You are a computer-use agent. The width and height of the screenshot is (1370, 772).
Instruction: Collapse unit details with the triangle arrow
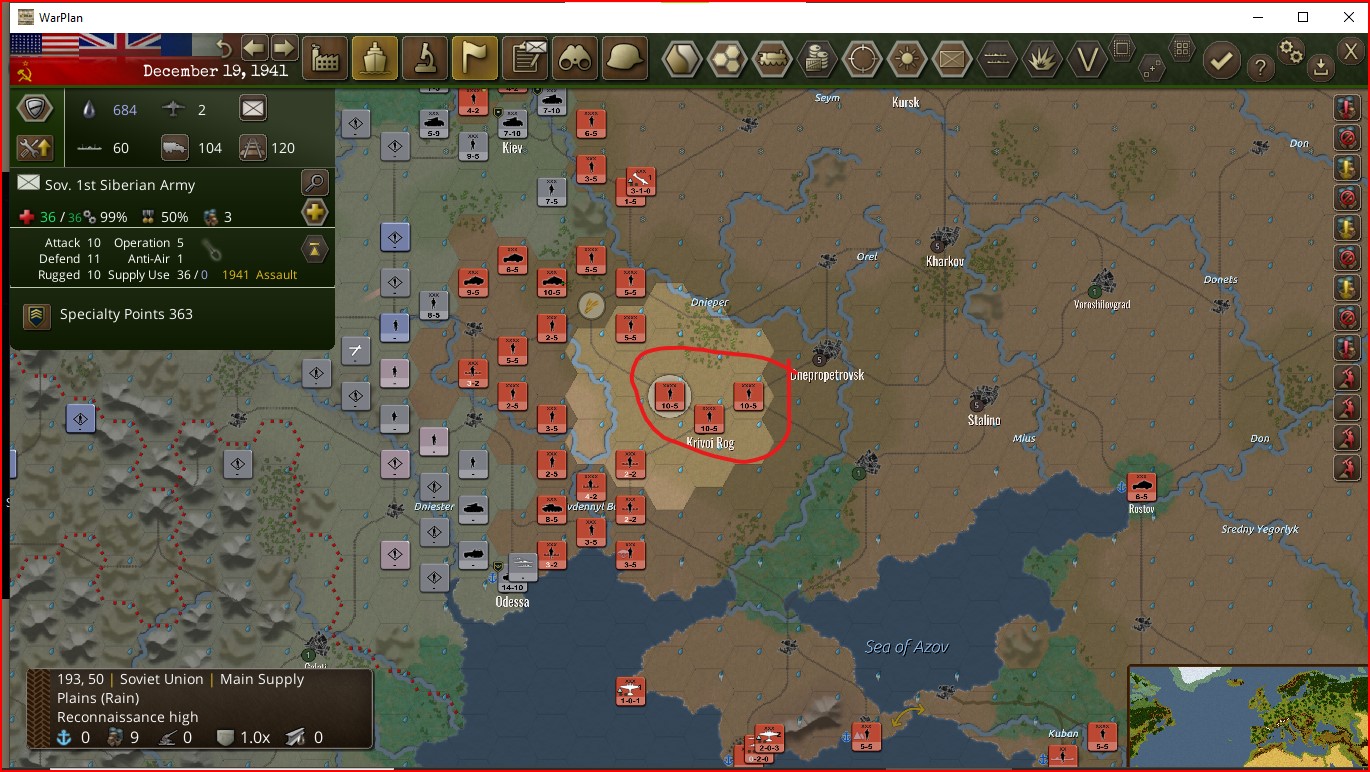click(x=314, y=250)
